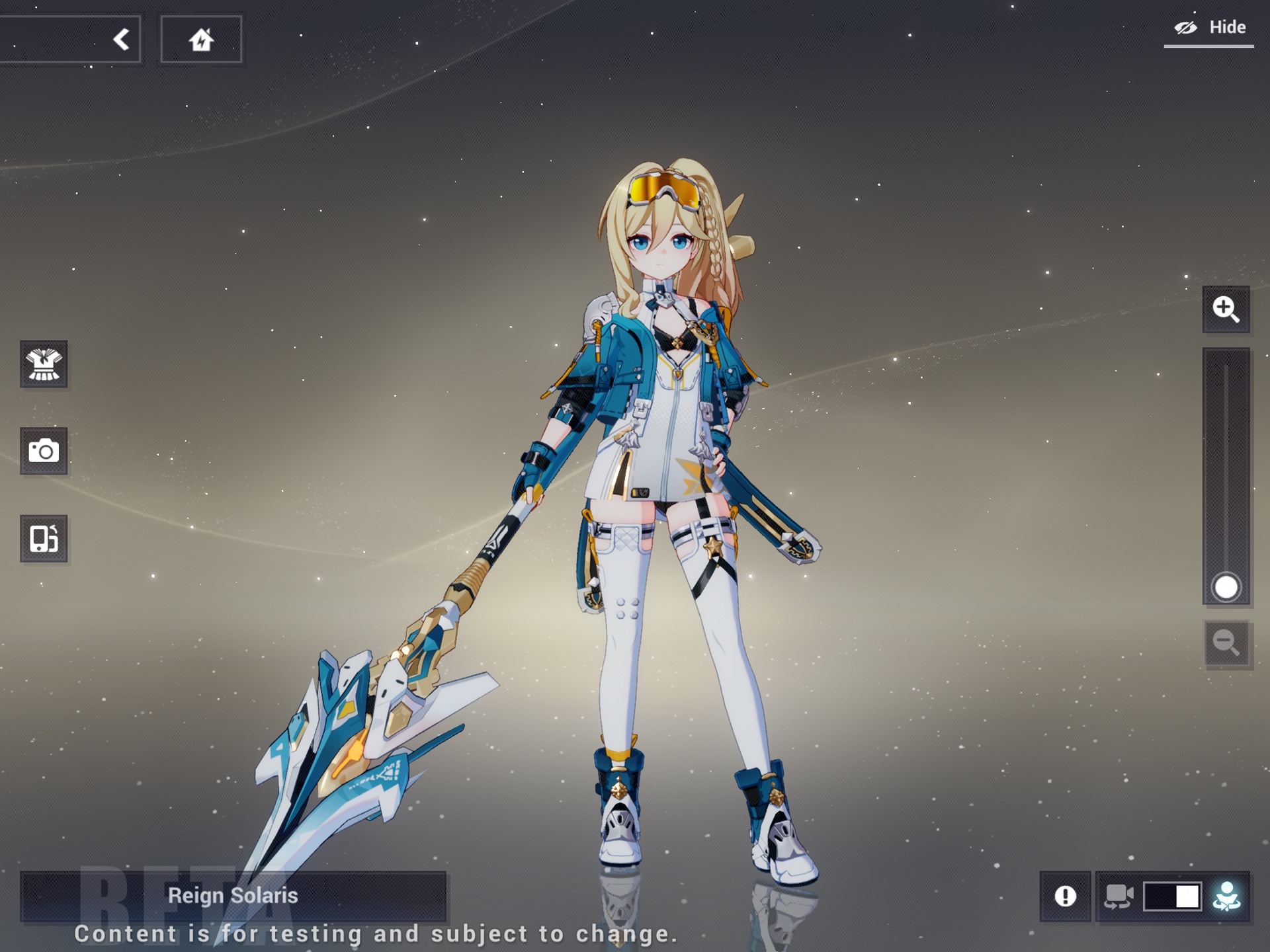Image resolution: width=1270 pixels, height=952 pixels.
Task: Hide the interface using the Hide toggle
Action: click(1227, 27)
